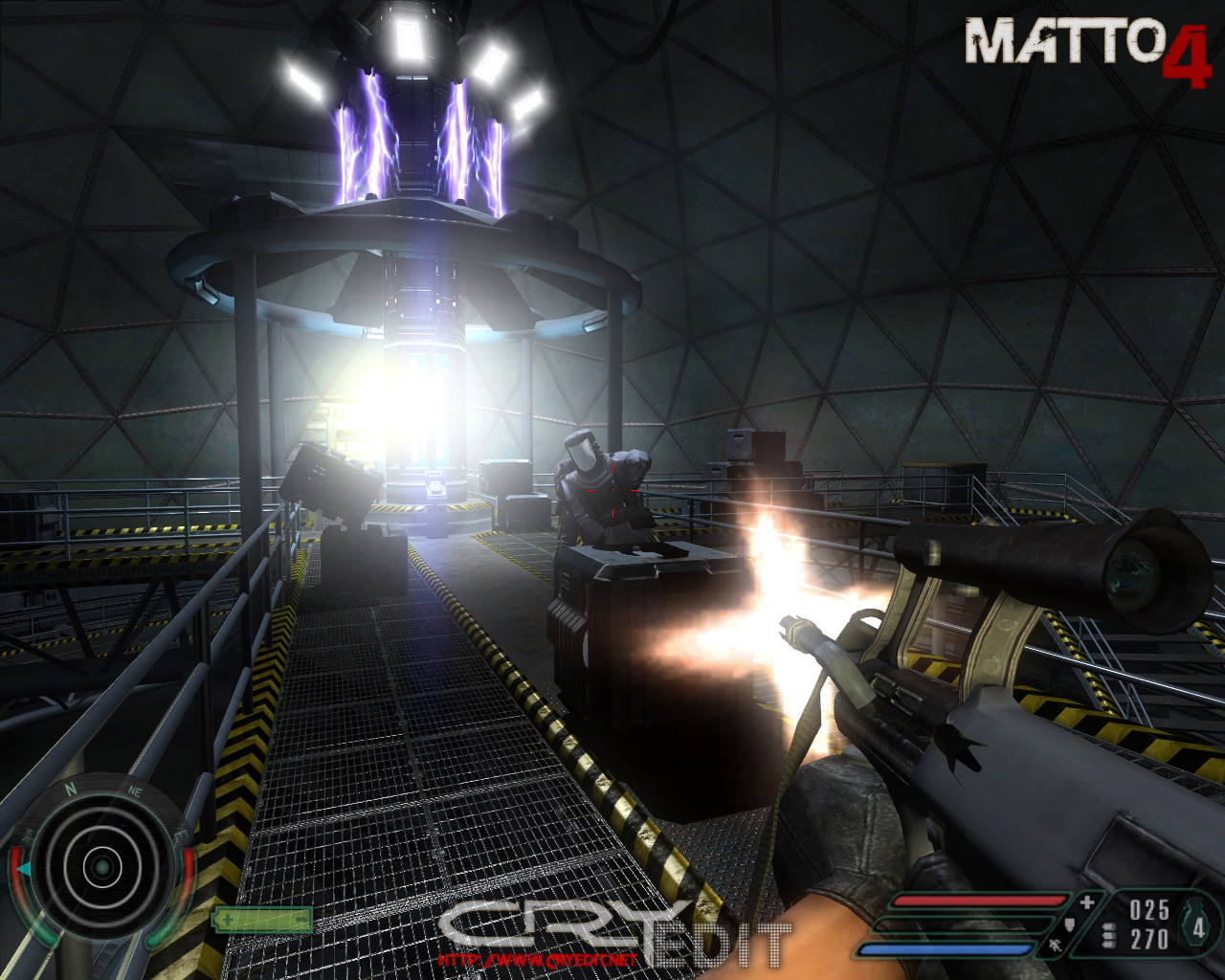Viewport: 1225px width, 980px height.
Task: Click the white health cross icon
Action: pos(1087,902)
